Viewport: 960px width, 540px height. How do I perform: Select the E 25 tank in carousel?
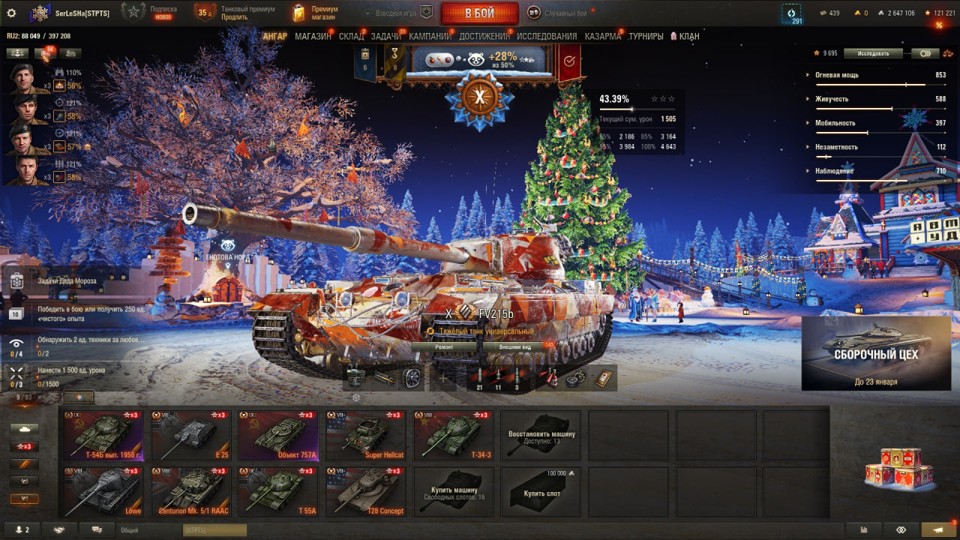pyautogui.click(x=191, y=435)
